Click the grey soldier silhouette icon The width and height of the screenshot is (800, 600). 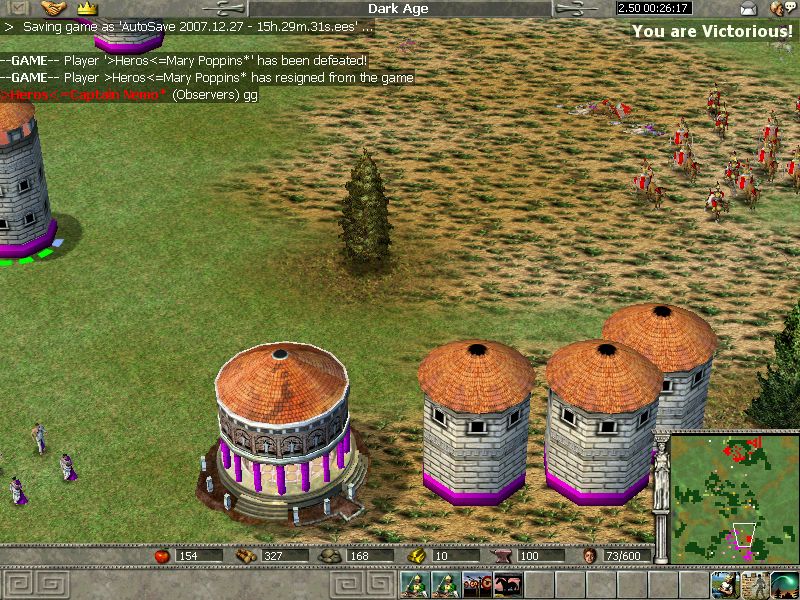point(756,585)
